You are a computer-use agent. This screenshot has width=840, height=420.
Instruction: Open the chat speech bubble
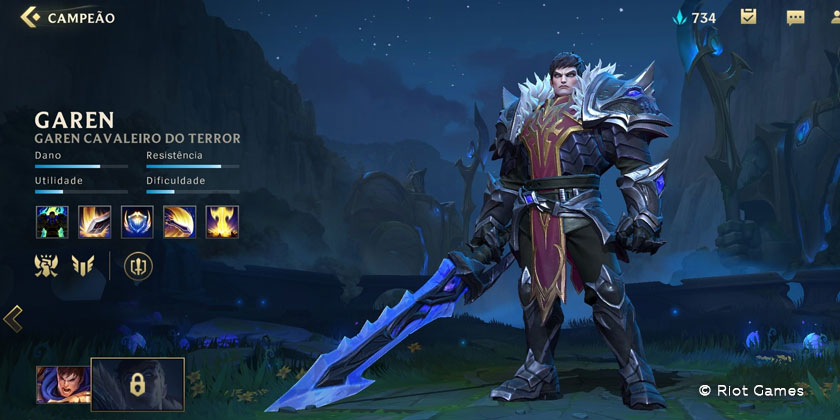click(796, 17)
